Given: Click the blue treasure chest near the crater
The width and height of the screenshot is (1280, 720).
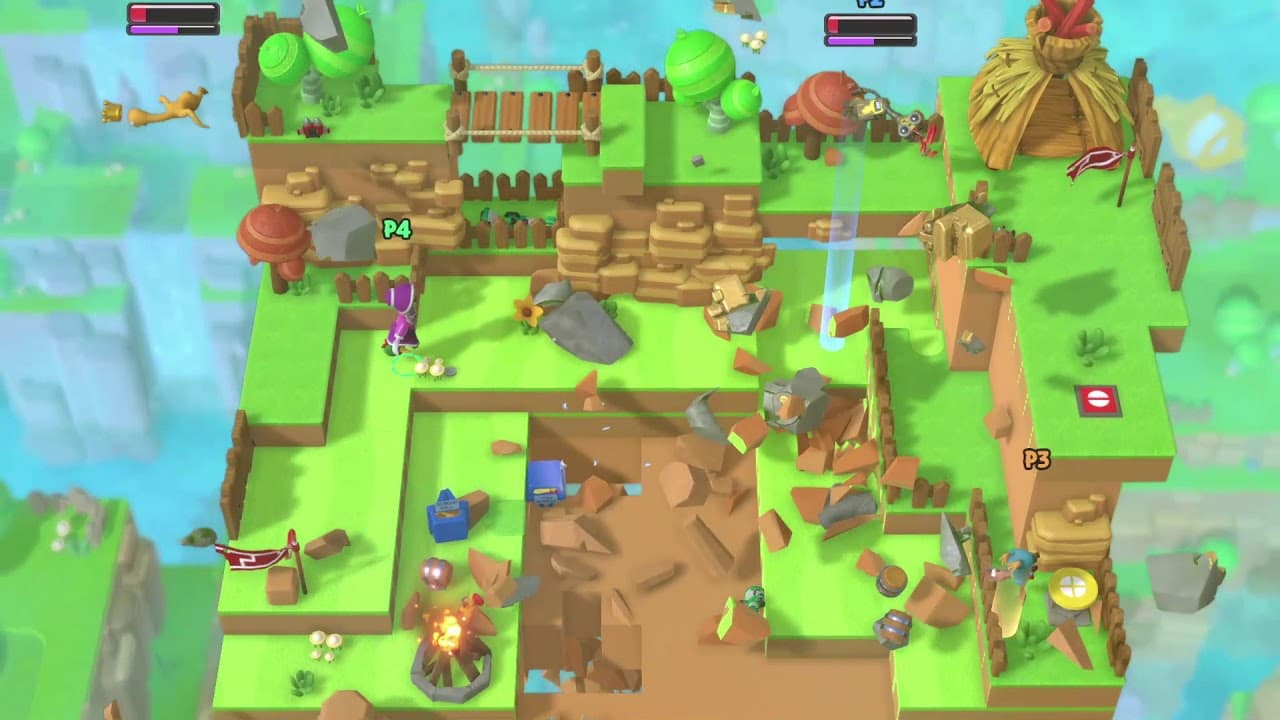Looking at the screenshot, I should pos(543,485).
